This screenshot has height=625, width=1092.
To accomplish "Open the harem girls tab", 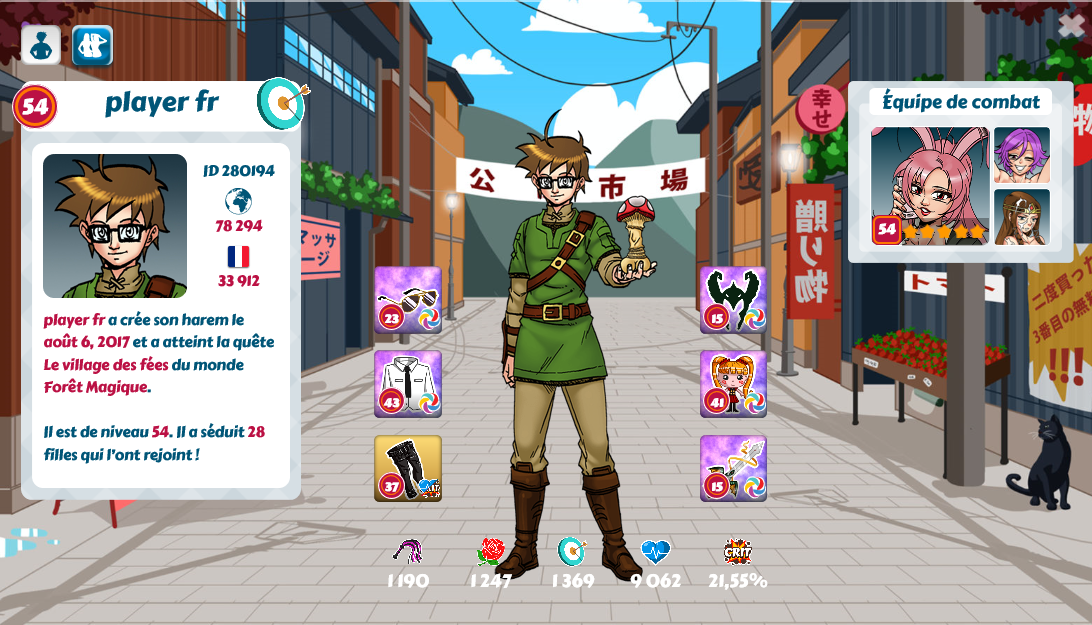I will [92, 45].
